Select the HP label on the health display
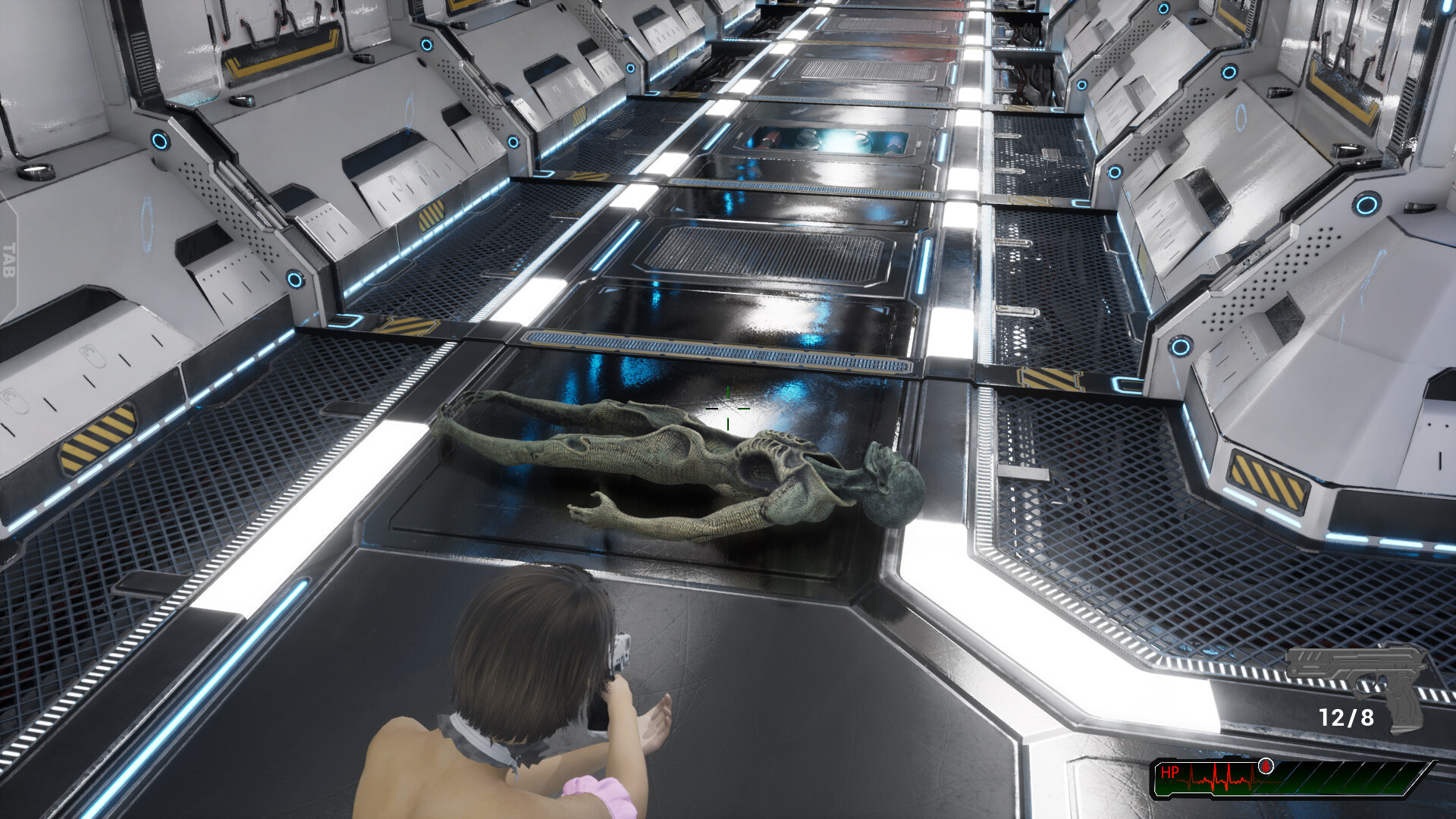This screenshot has width=1456, height=819. pyautogui.click(x=1170, y=772)
